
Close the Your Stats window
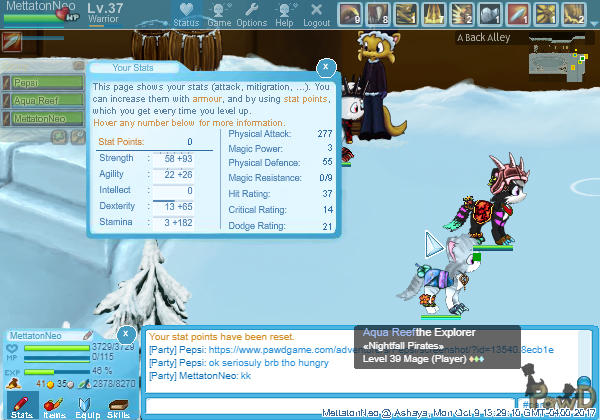pos(325,67)
